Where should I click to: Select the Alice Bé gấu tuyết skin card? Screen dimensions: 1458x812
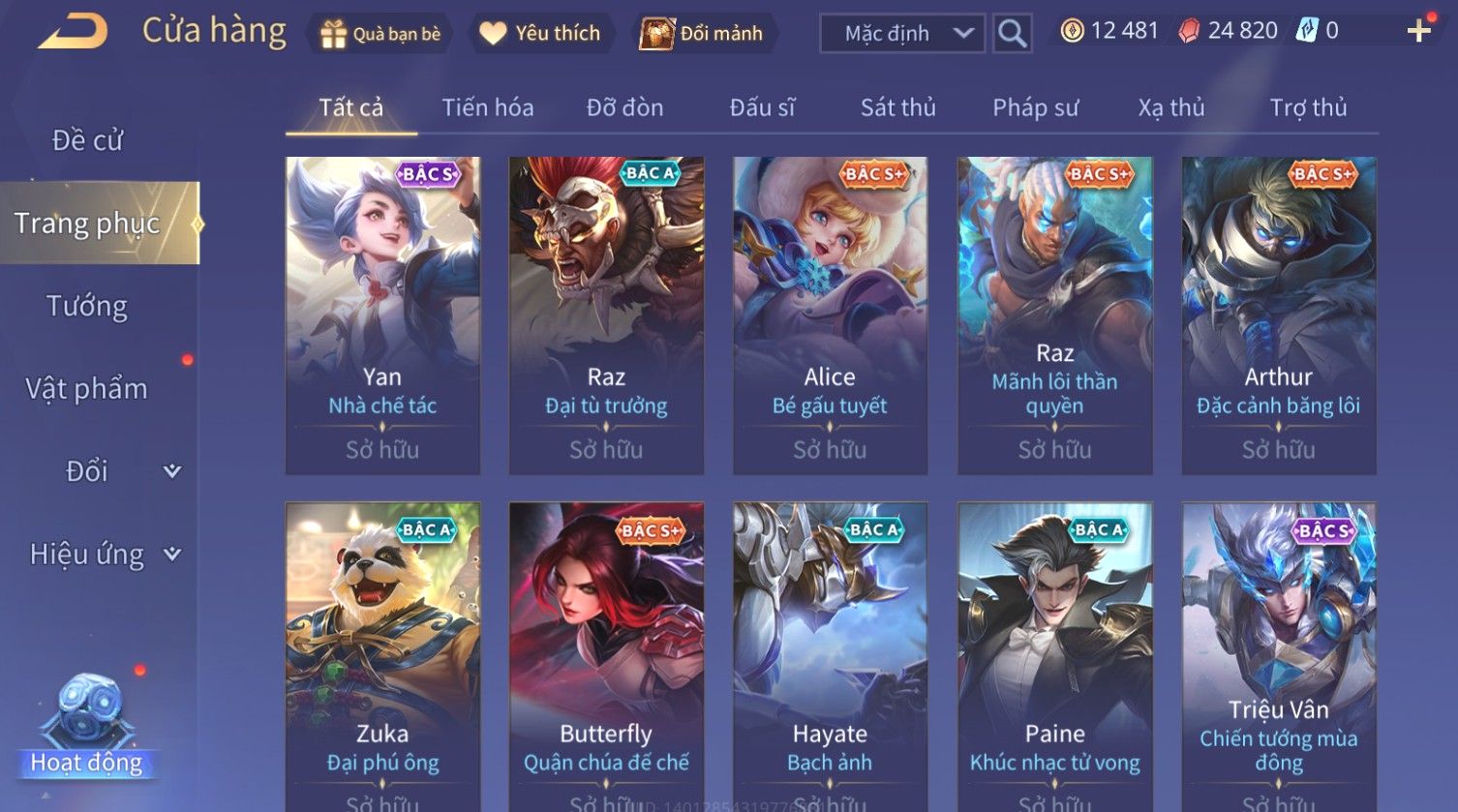pos(830,316)
